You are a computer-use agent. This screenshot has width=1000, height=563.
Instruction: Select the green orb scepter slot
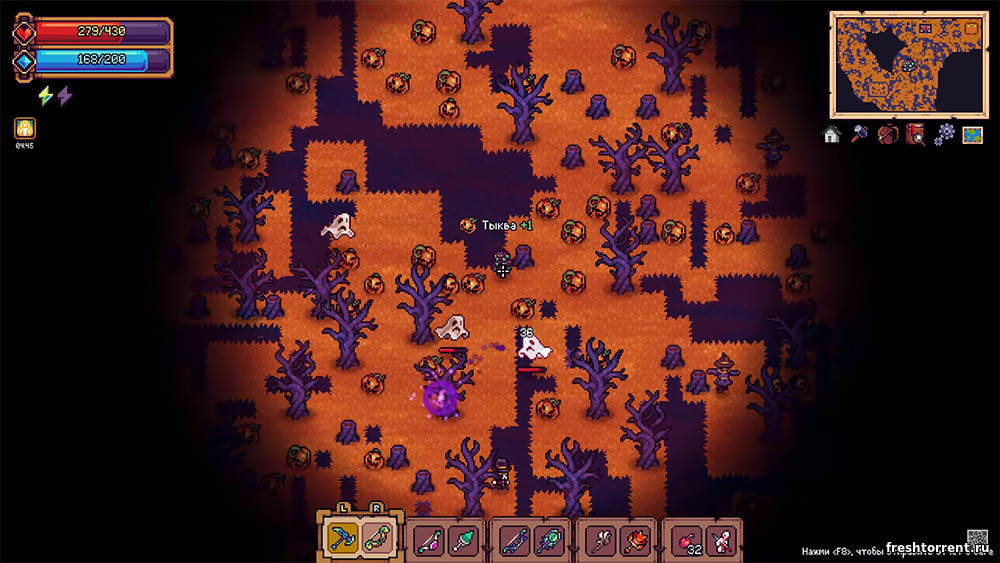click(x=548, y=541)
